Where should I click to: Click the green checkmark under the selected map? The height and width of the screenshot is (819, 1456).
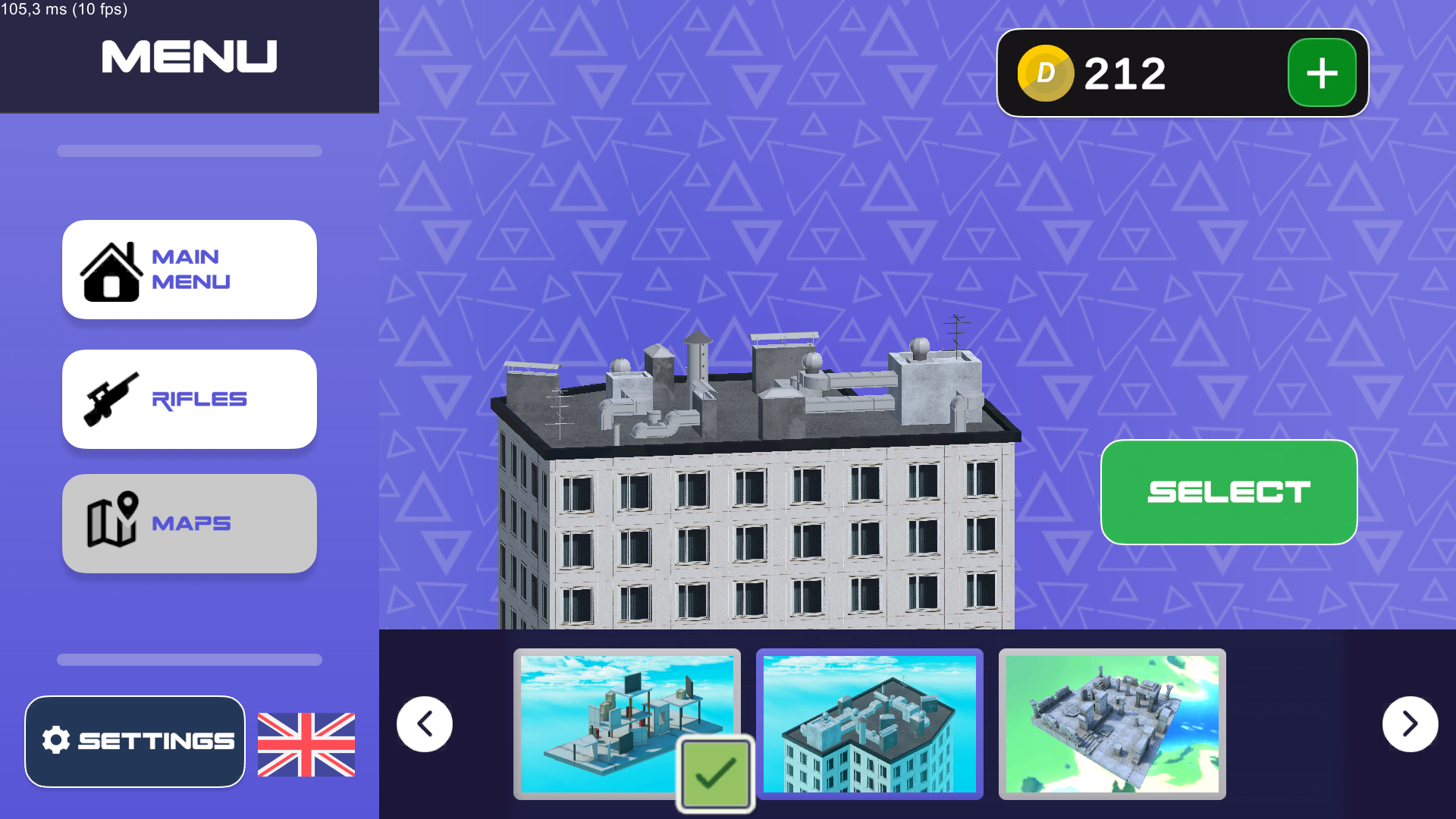pos(714,773)
